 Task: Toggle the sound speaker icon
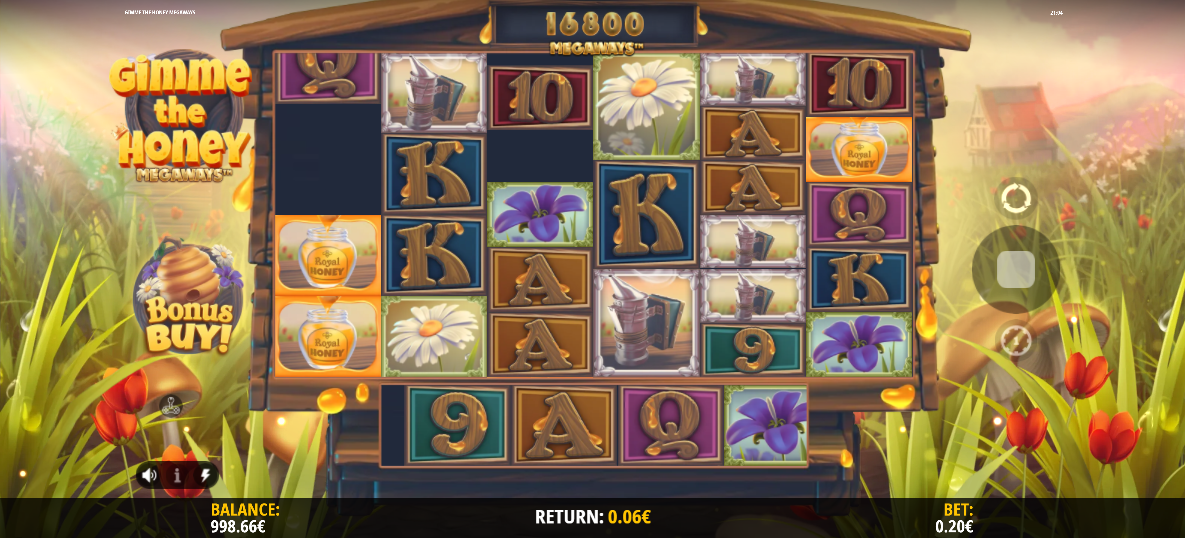149,475
